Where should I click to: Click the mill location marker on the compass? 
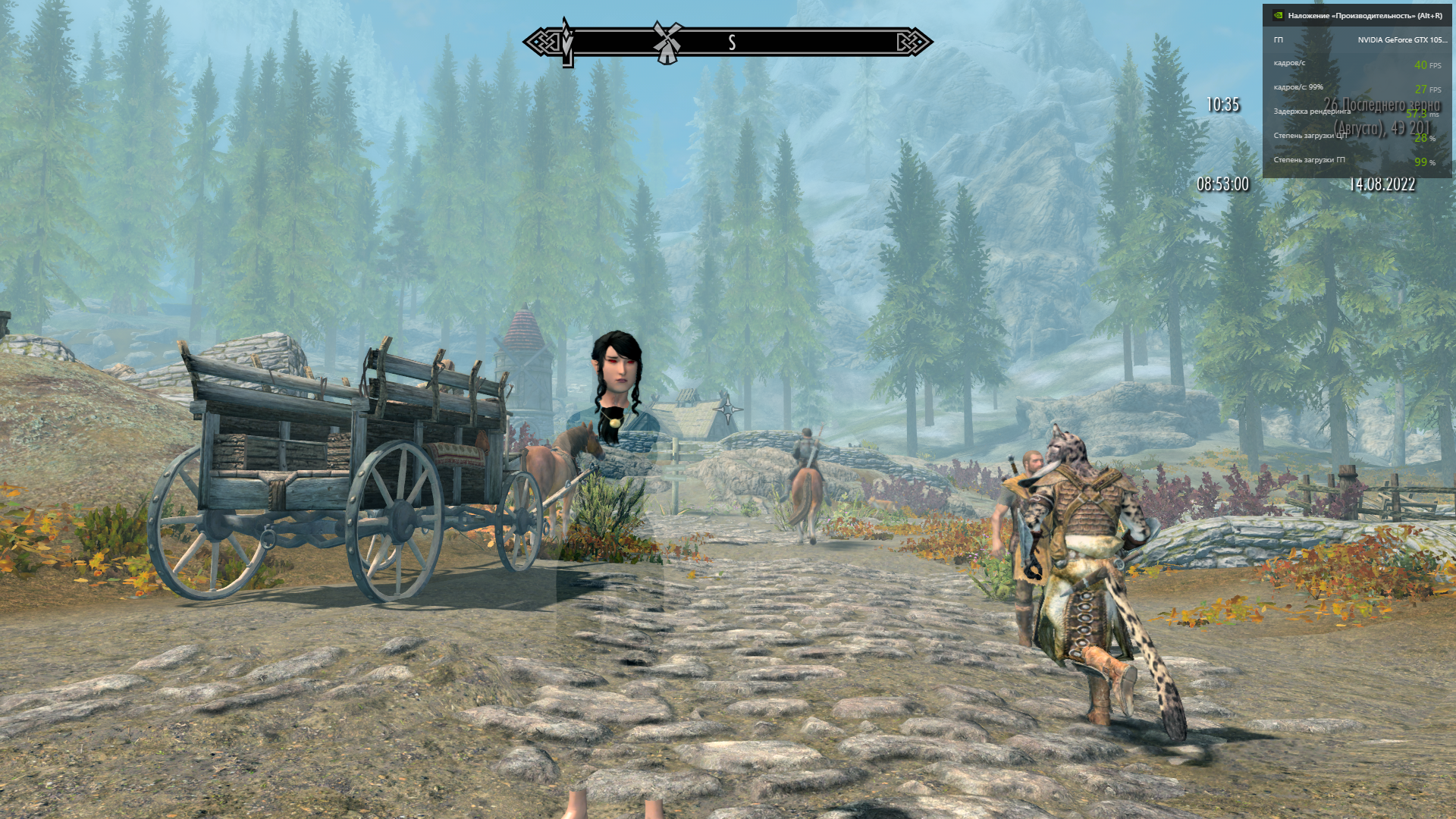[x=667, y=42]
